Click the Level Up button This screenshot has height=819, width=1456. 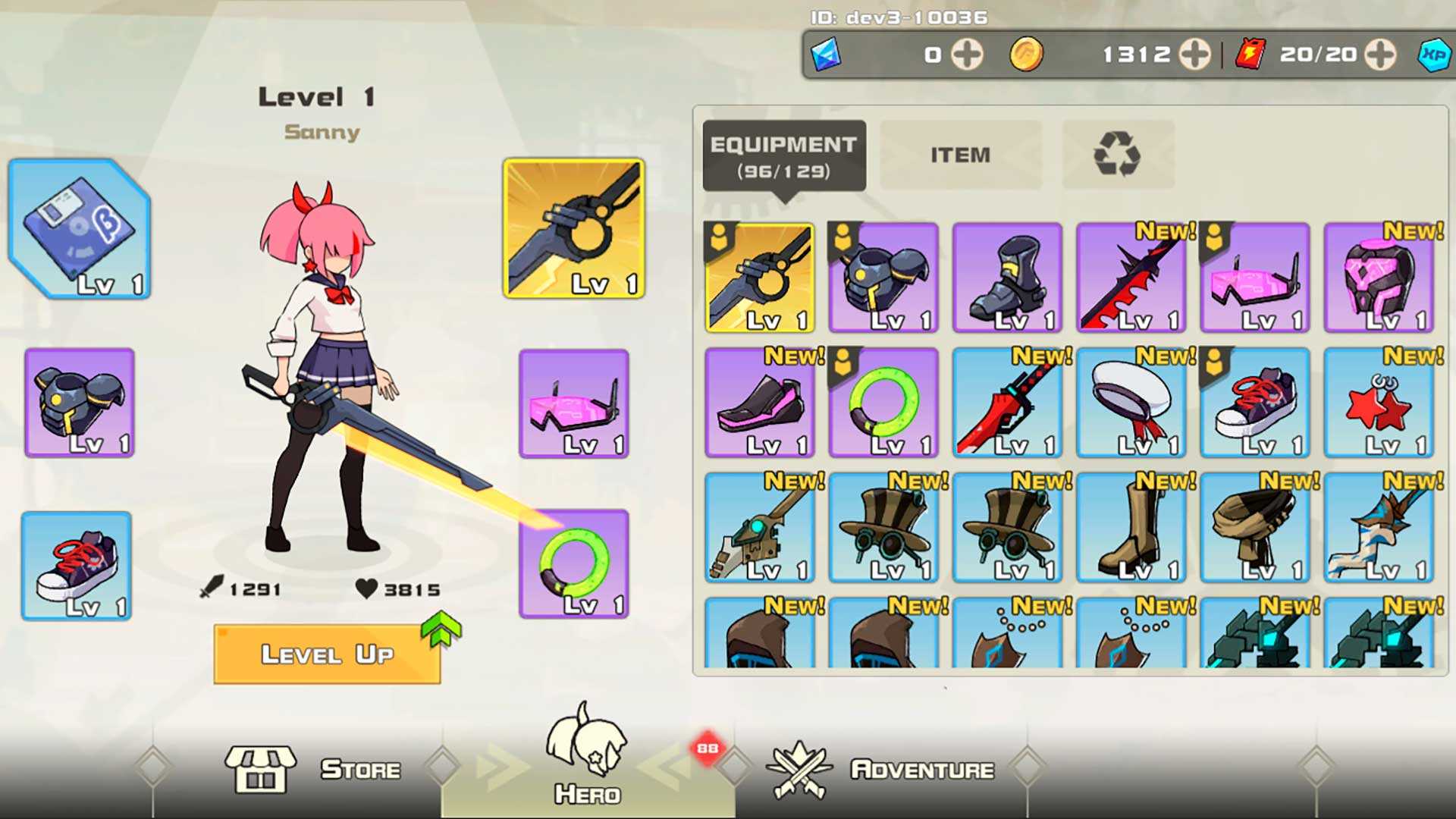328,654
